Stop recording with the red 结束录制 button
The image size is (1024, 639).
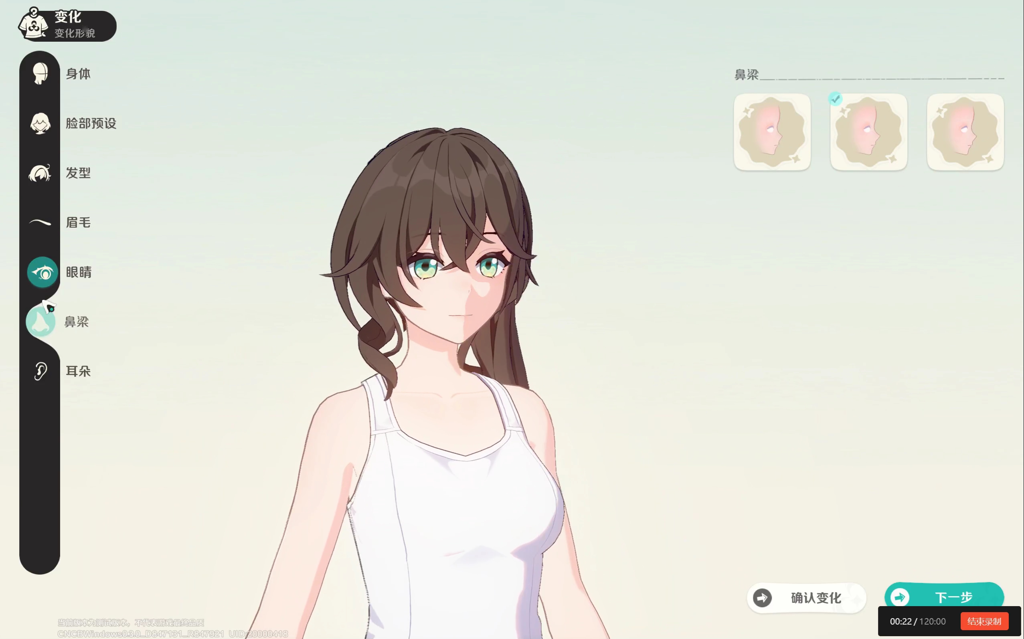tap(983, 621)
